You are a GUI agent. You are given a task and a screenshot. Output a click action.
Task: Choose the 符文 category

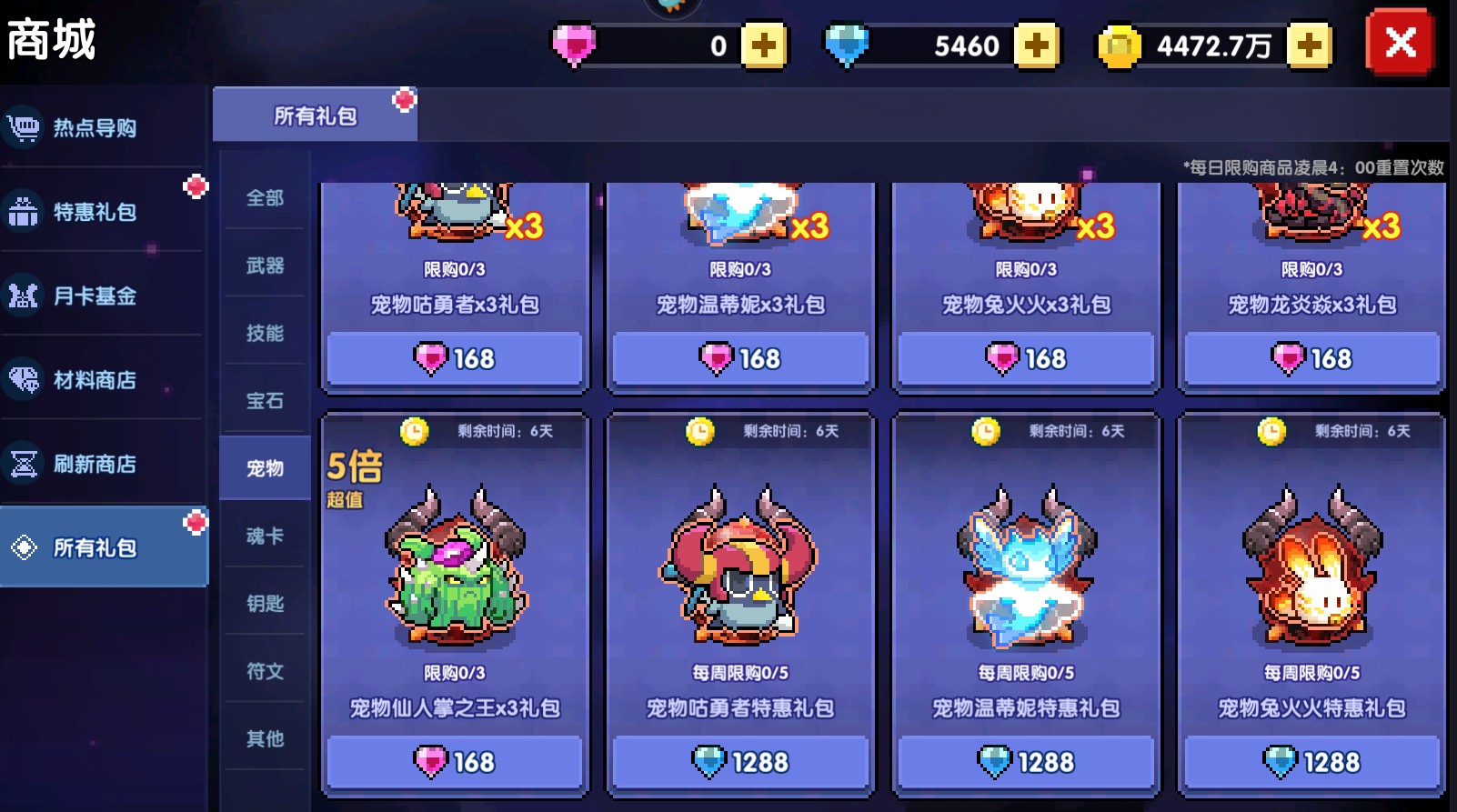click(x=265, y=671)
